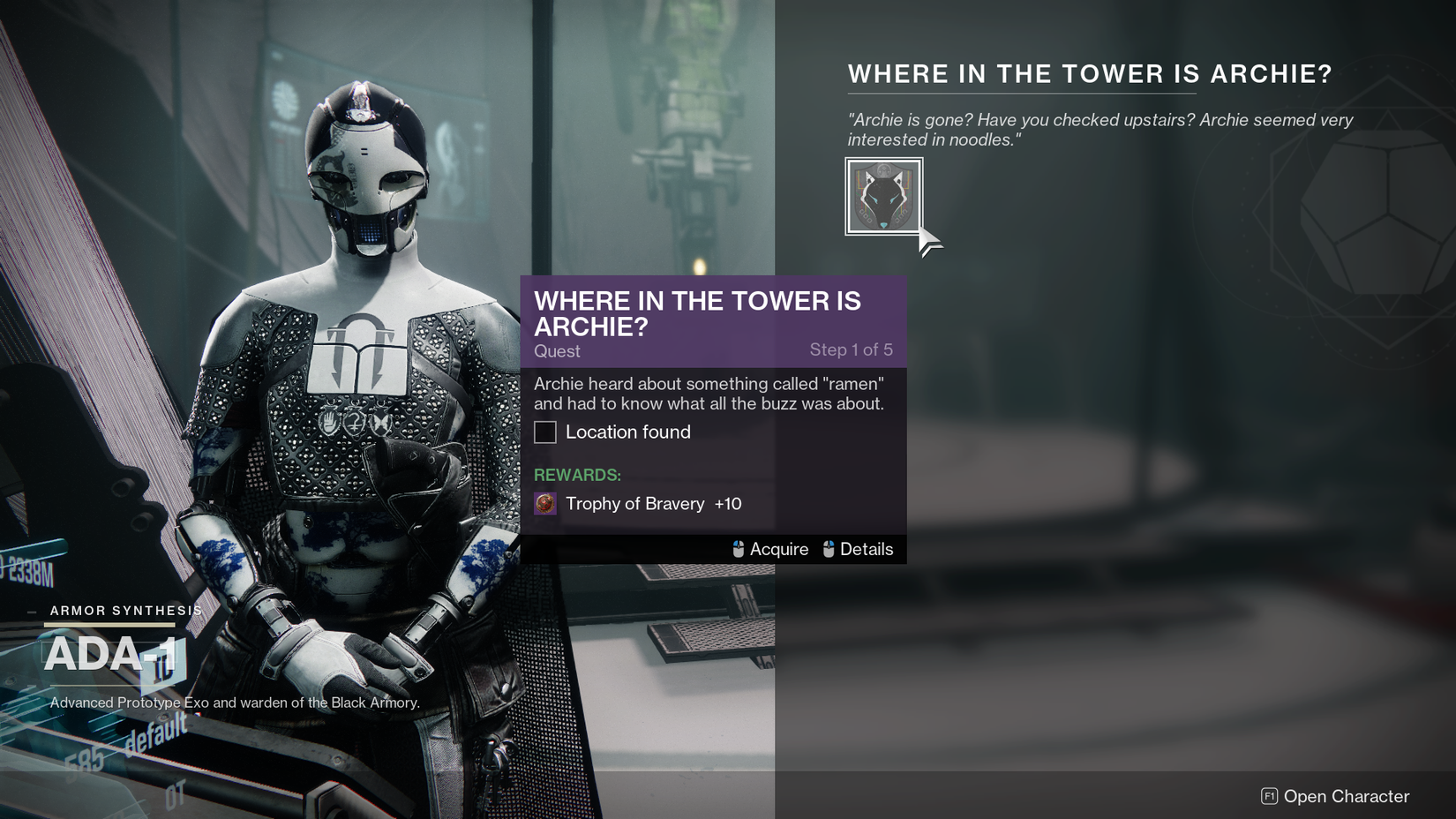Click the fox mask artwork inside the quest tile
Screen dimensions: 1456x819
pos(883,196)
